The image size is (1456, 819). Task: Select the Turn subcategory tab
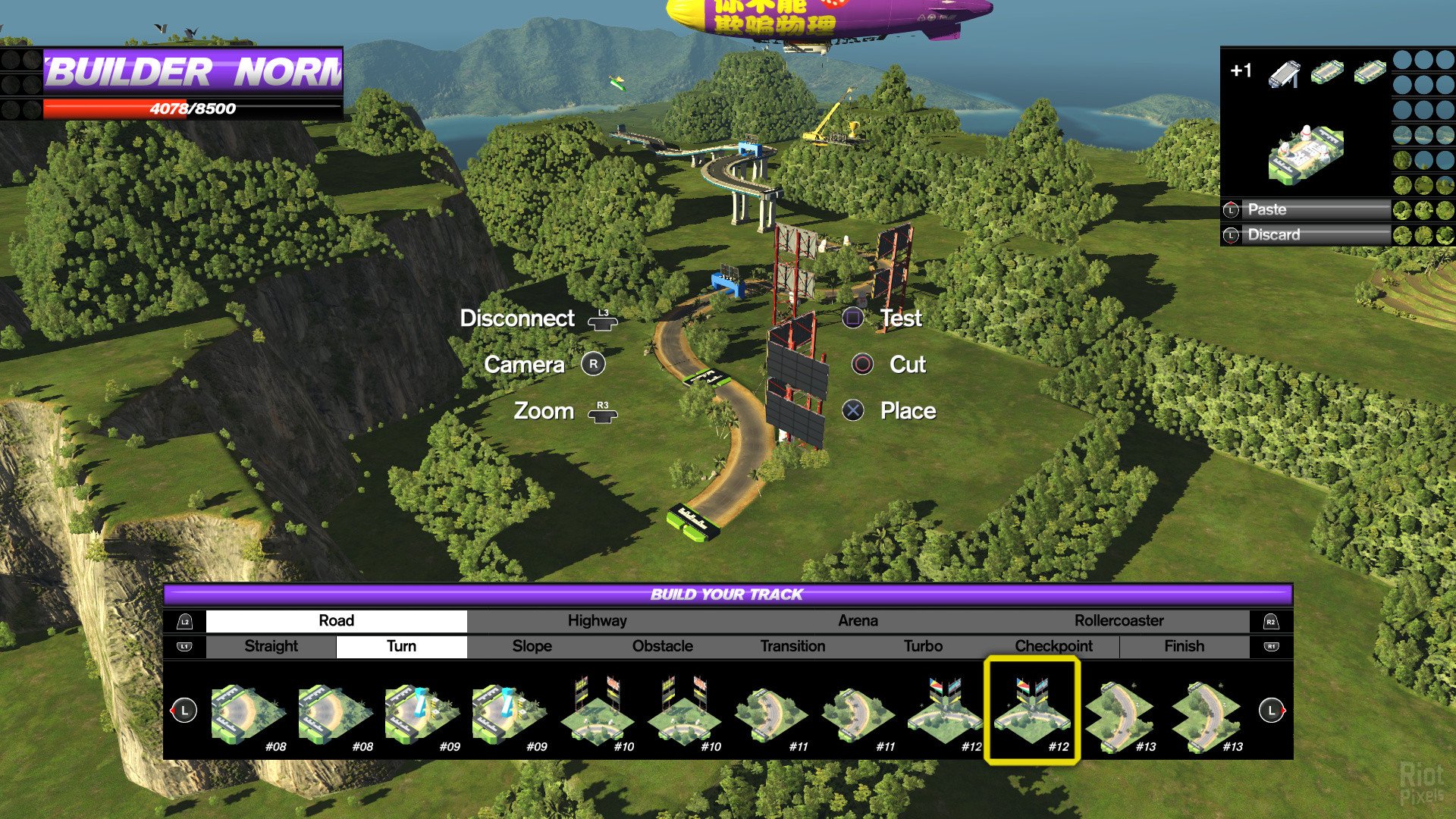pyautogui.click(x=401, y=646)
